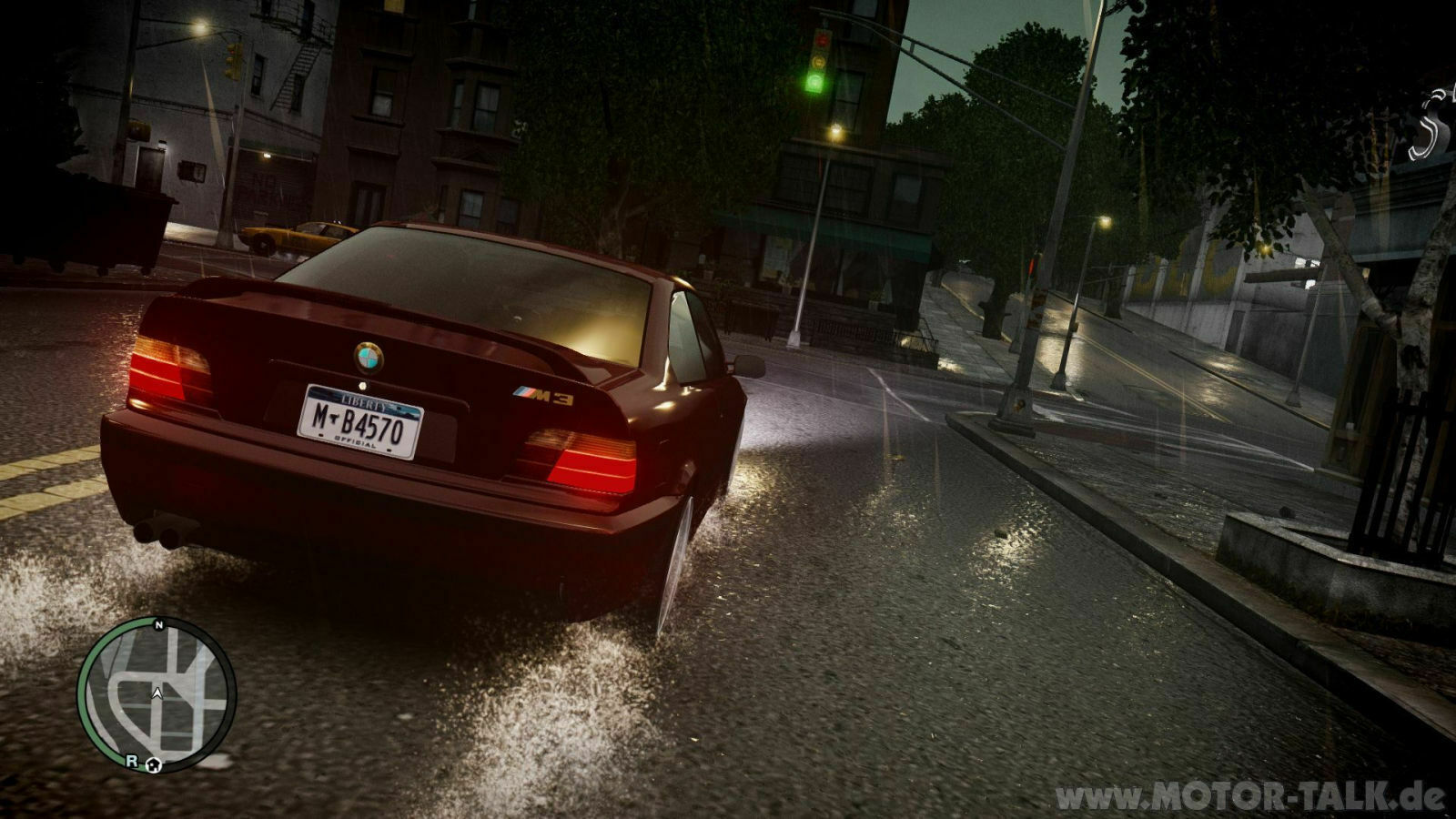Click the N compass marker on the minimap
This screenshot has height=819, width=1456.
(158, 625)
